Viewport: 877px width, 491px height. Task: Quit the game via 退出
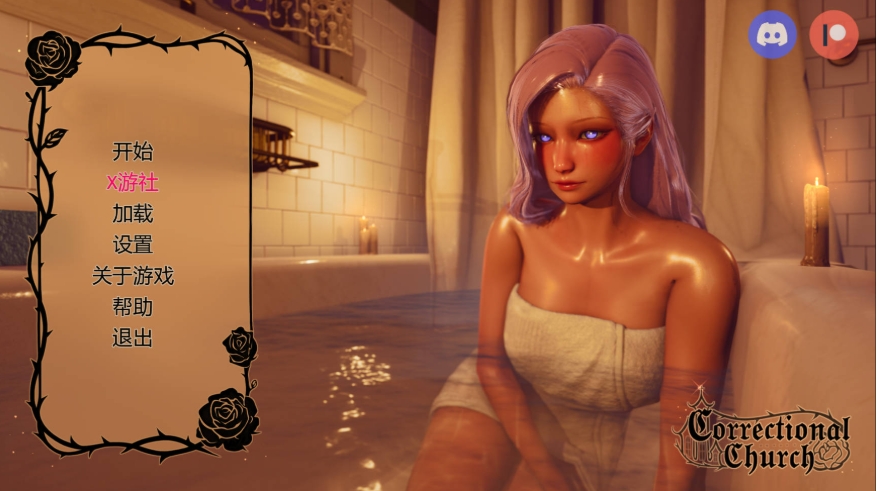click(x=133, y=338)
